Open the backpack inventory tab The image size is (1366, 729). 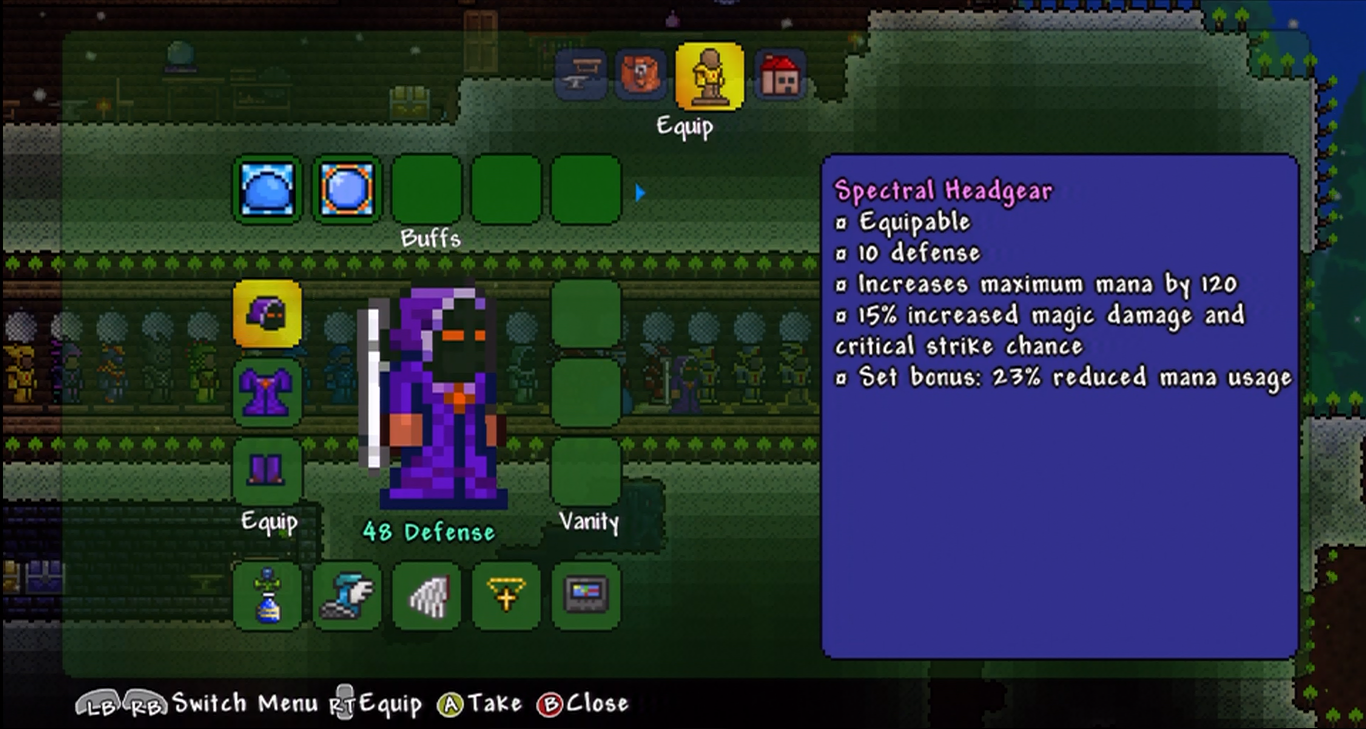point(640,75)
